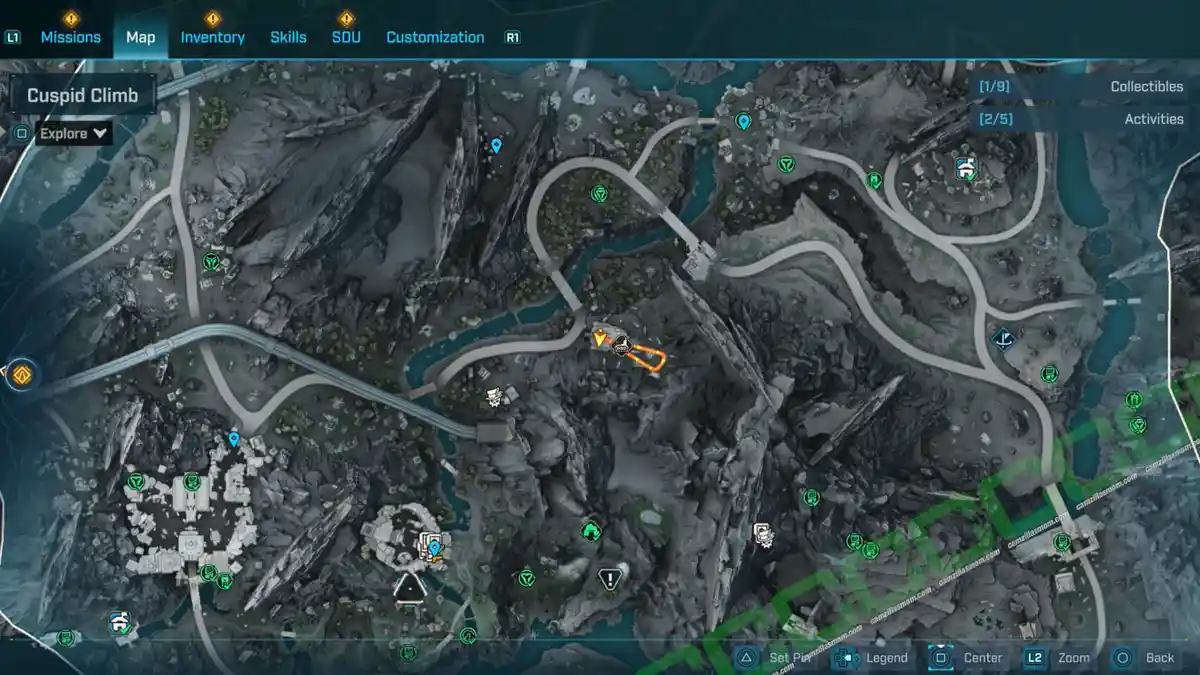Choose the green house map marker
1200x675 pixels.
tap(591, 529)
